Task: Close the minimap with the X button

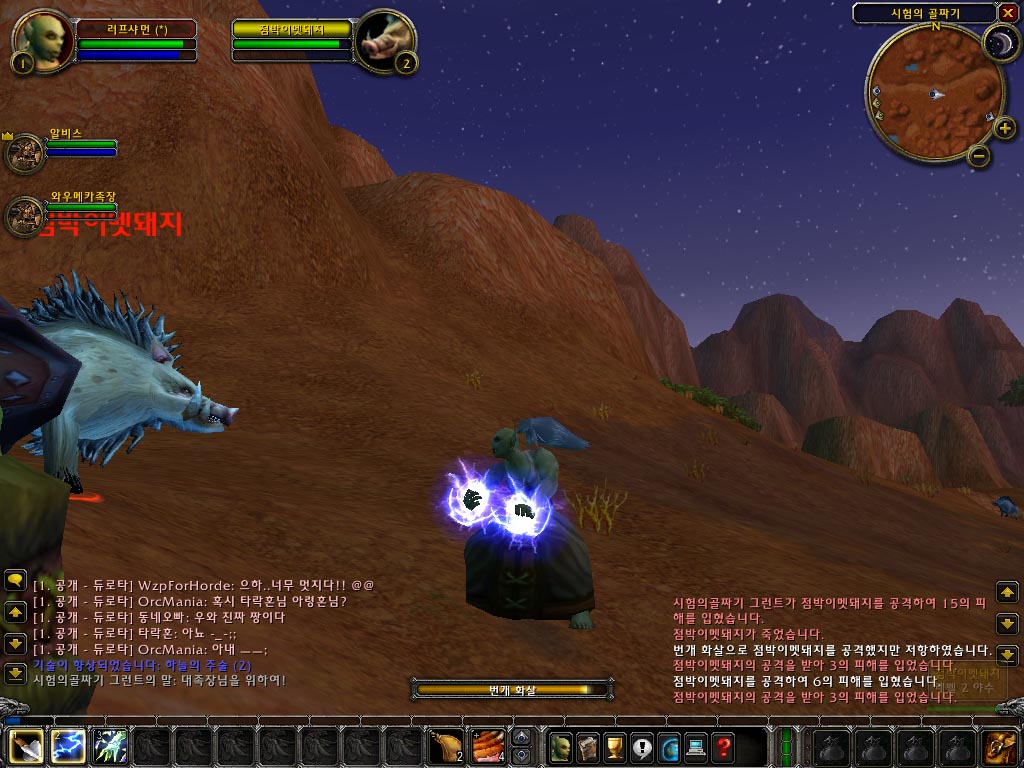Action: 1007,13
